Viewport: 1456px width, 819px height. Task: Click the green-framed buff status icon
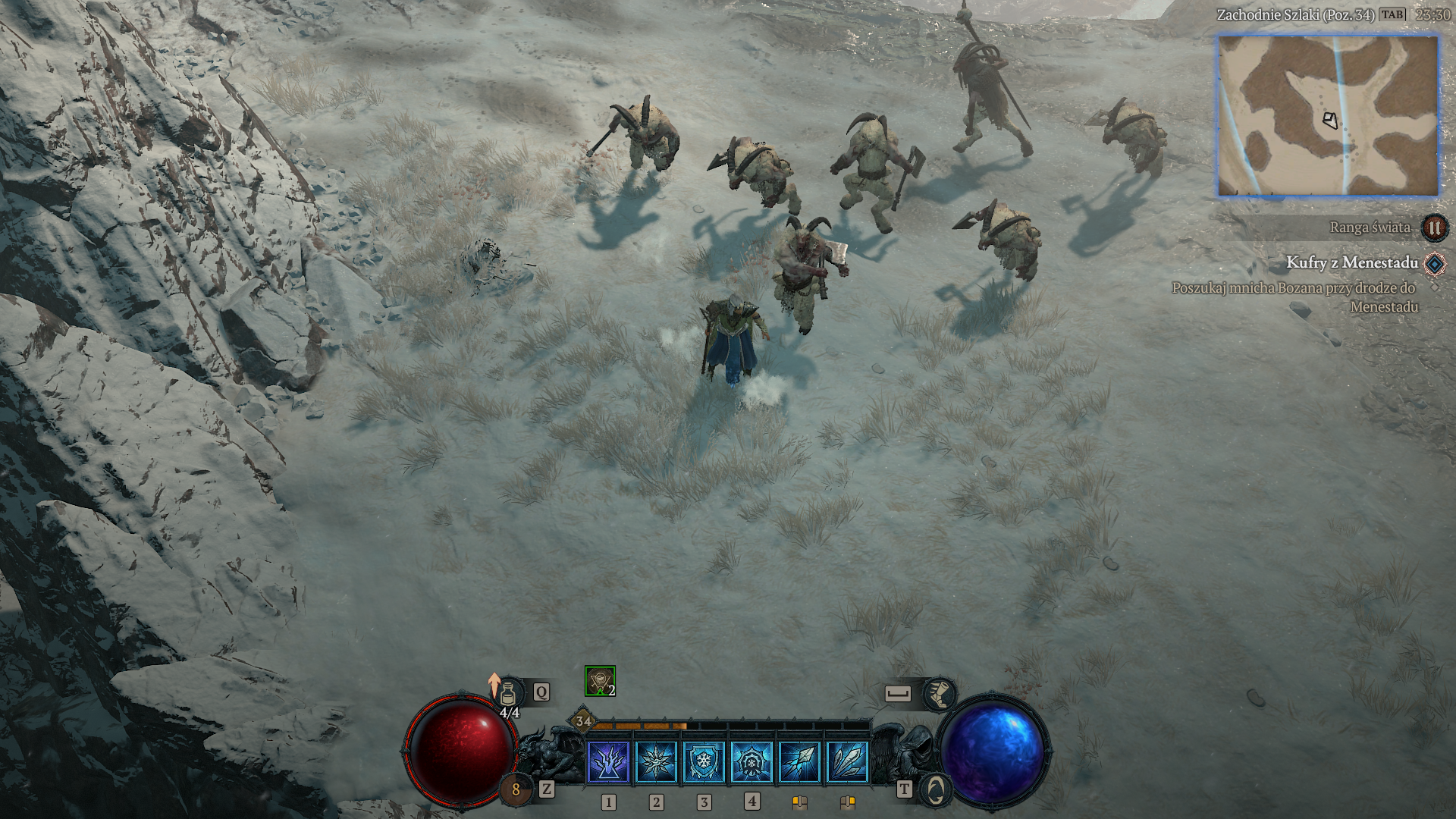coord(600,681)
